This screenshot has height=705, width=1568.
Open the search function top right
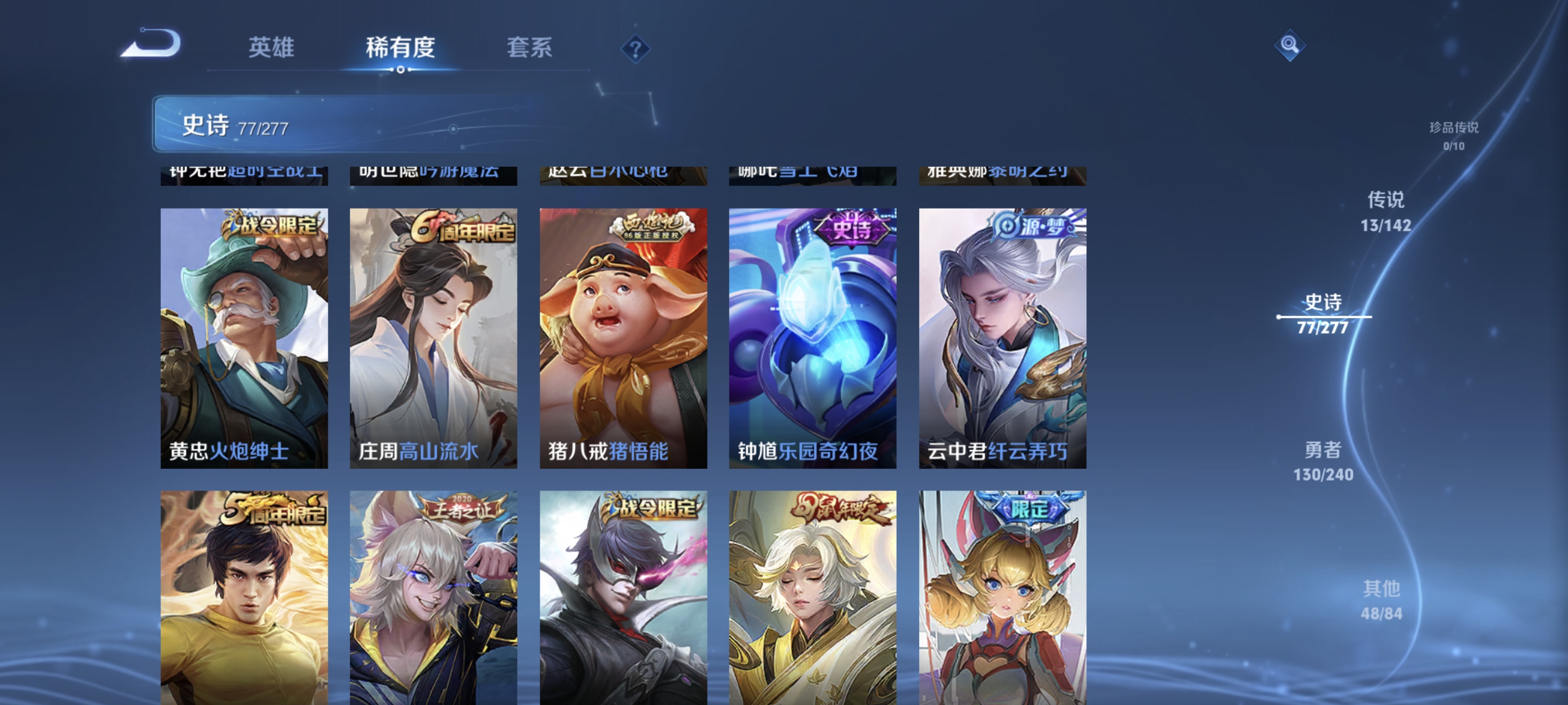pyautogui.click(x=1290, y=45)
